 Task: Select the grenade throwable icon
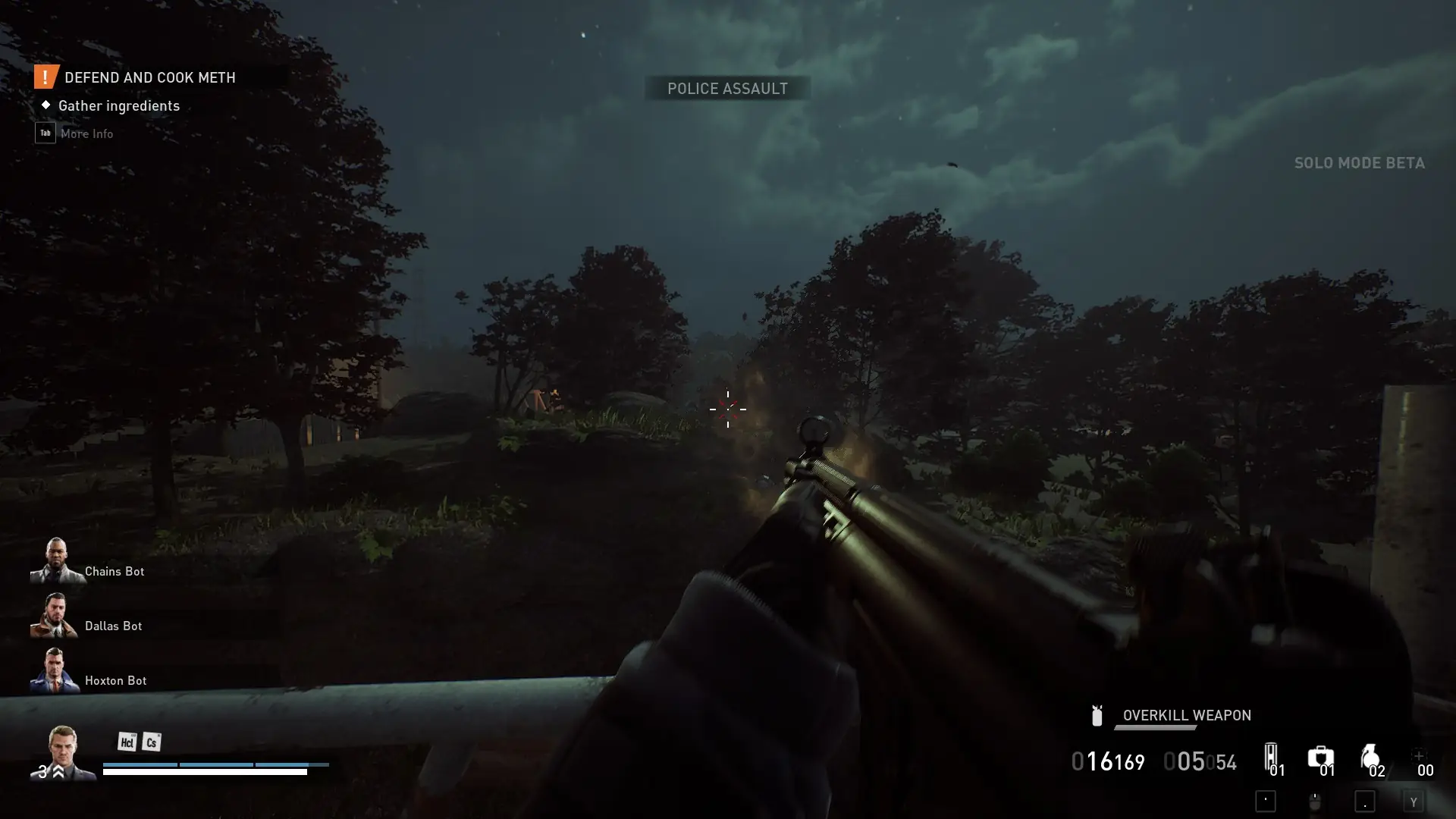1370,757
